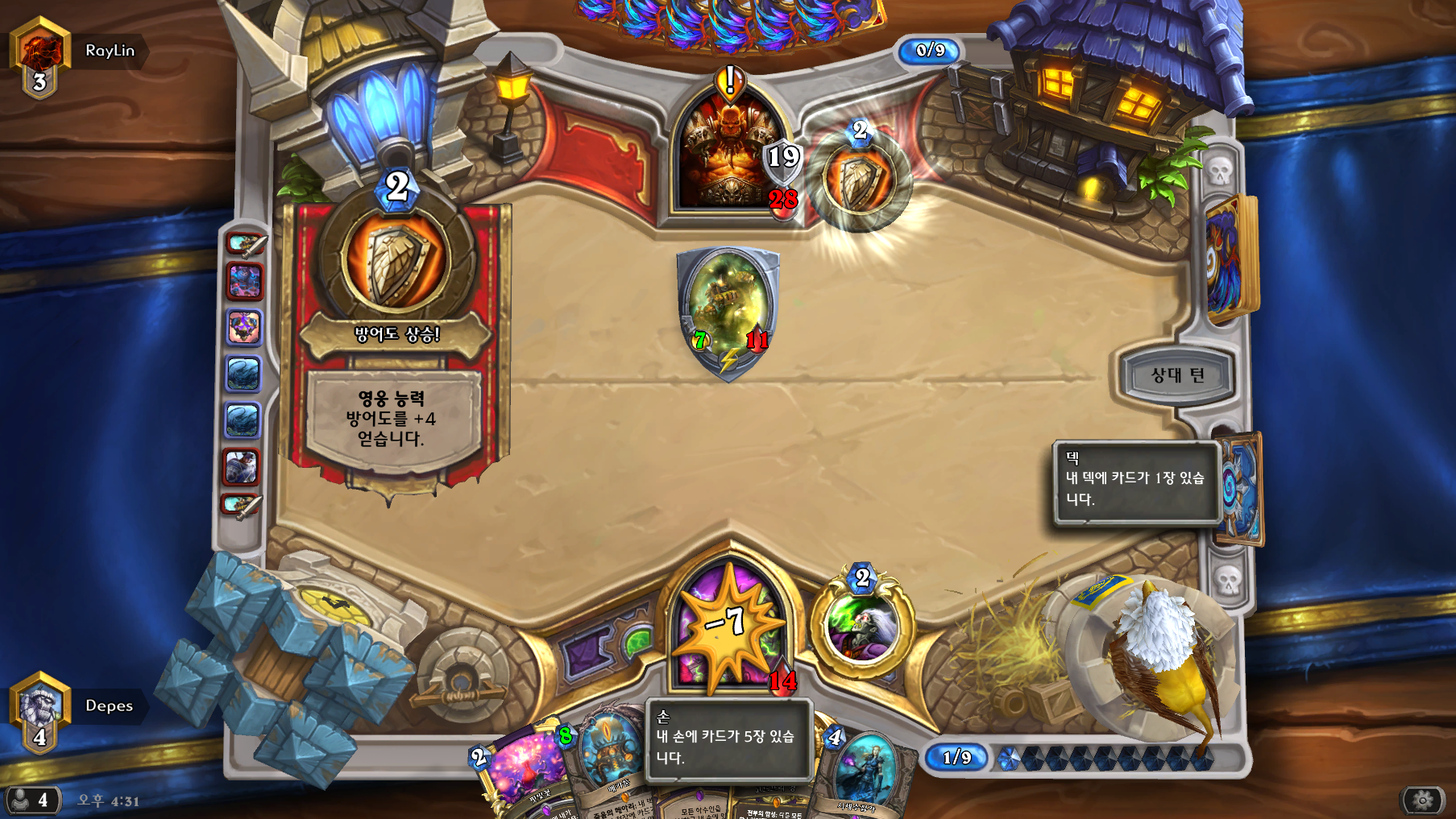Open the settings gear menu
Viewport: 1456px width, 819px height.
coord(1422,800)
